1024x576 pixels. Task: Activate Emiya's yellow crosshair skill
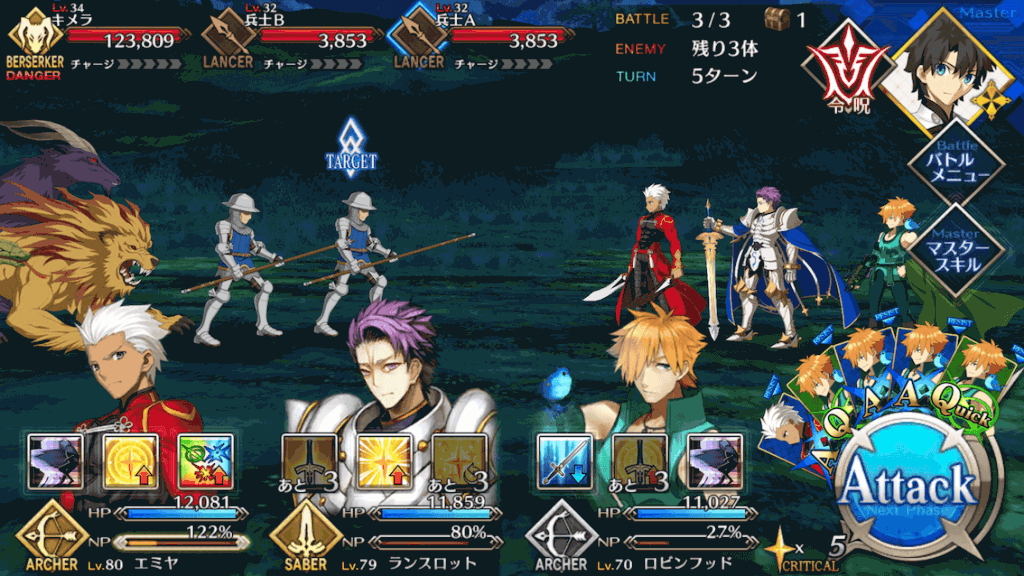(x=130, y=461)
